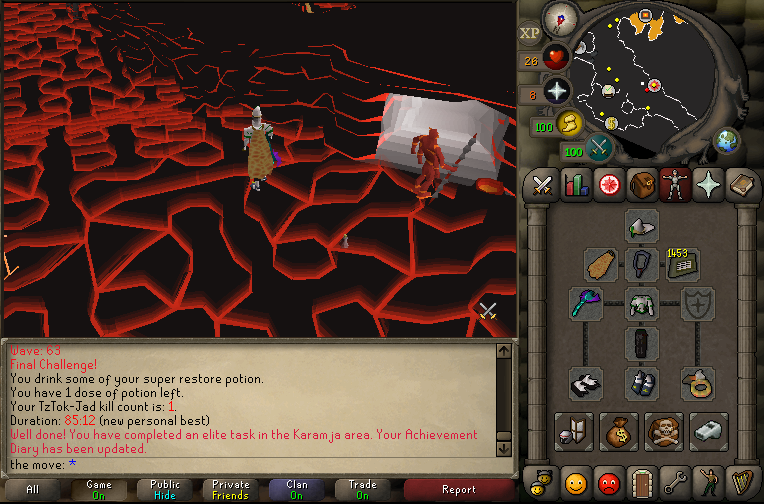Click the red Report button
764x504 pixels.
point(458,489)
